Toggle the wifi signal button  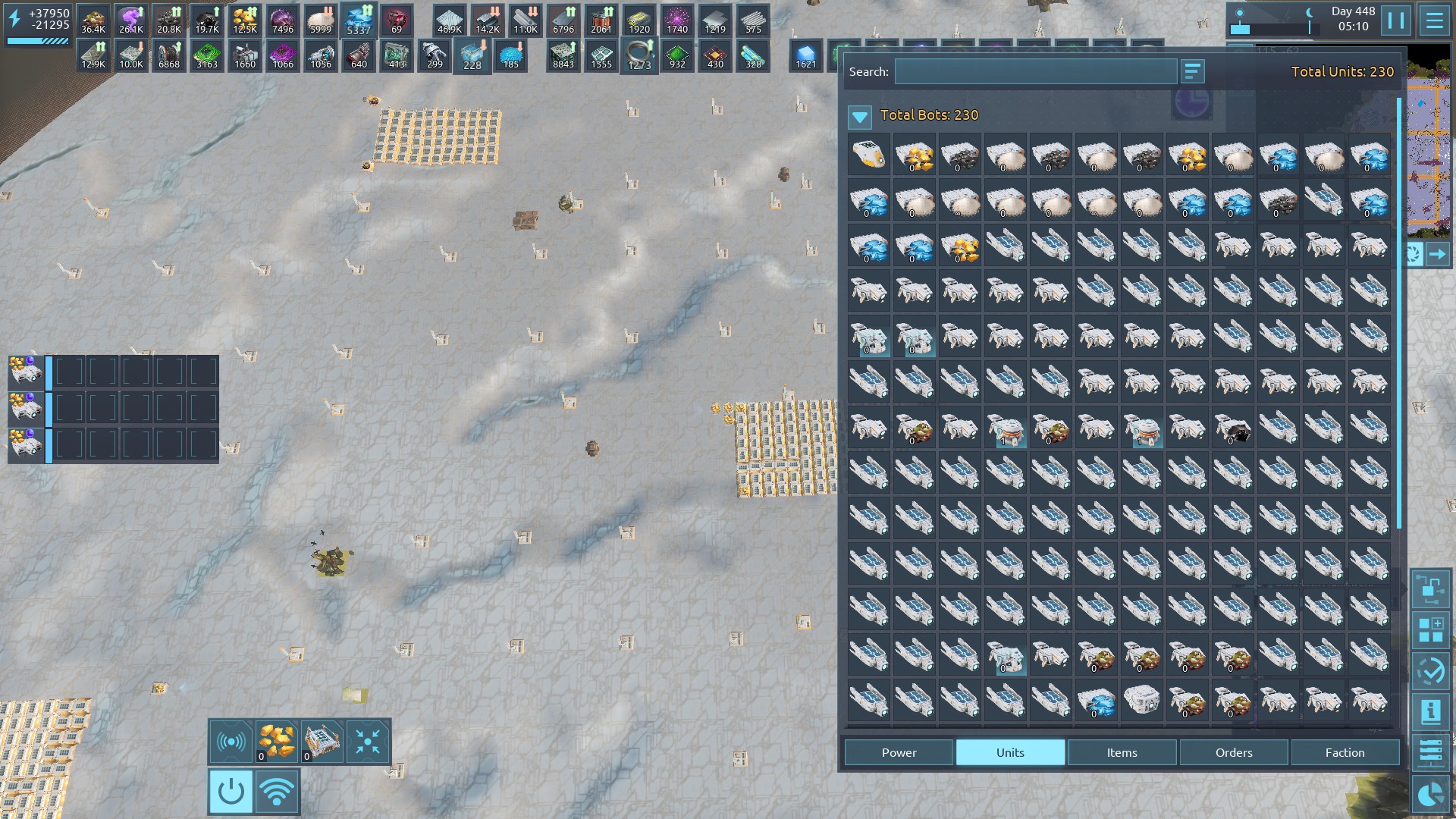click(277, 792)
